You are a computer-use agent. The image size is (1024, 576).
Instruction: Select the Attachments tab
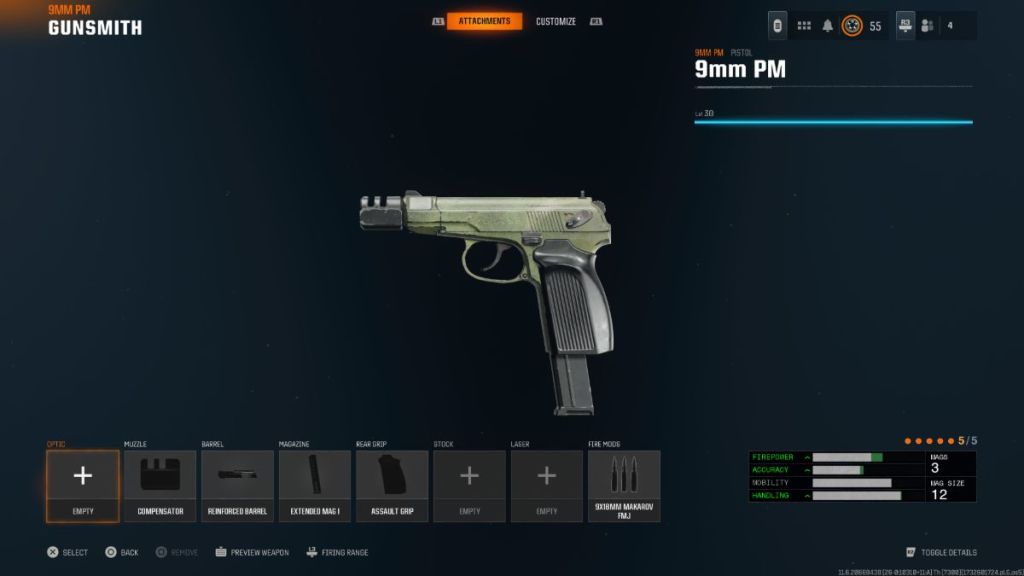[x=484, y=21]
